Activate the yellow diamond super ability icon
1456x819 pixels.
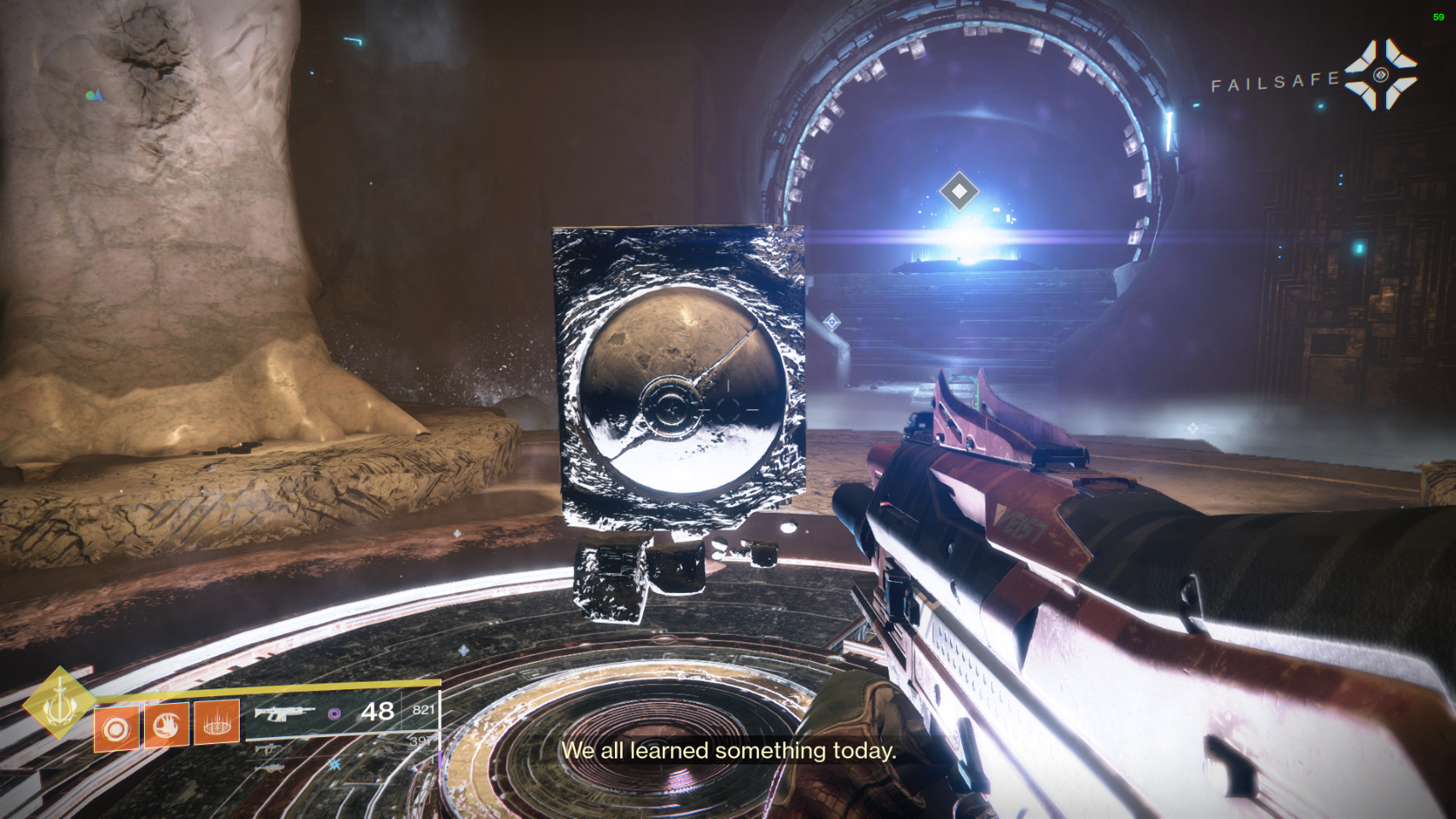(x=59, y=704)
